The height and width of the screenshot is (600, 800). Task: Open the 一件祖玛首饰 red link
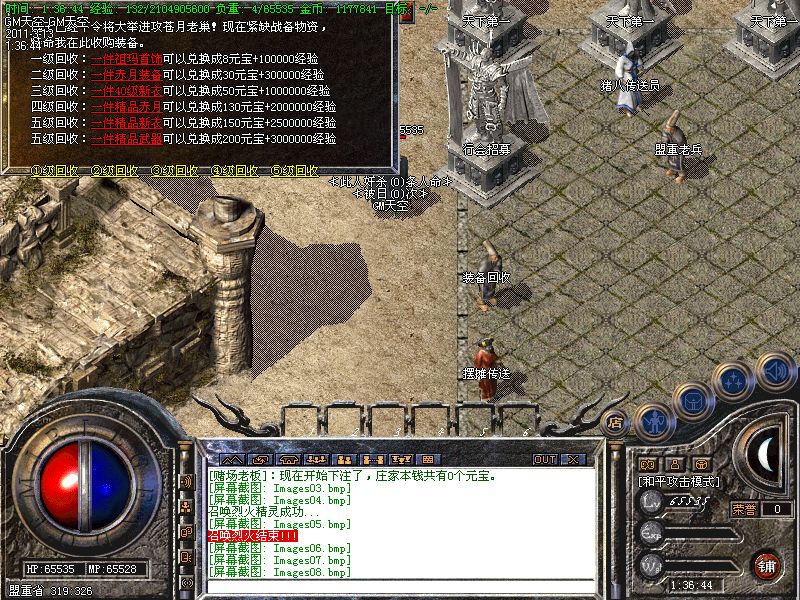[x=126, y=59]
